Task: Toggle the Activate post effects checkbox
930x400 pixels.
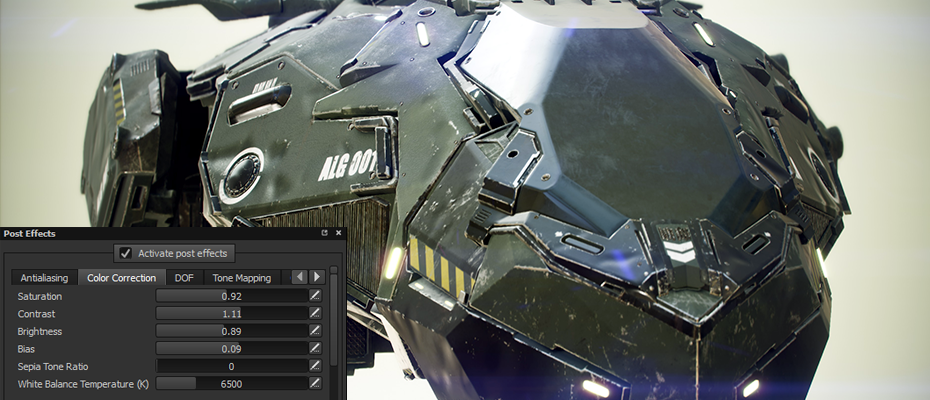Action: coord(126,253)
